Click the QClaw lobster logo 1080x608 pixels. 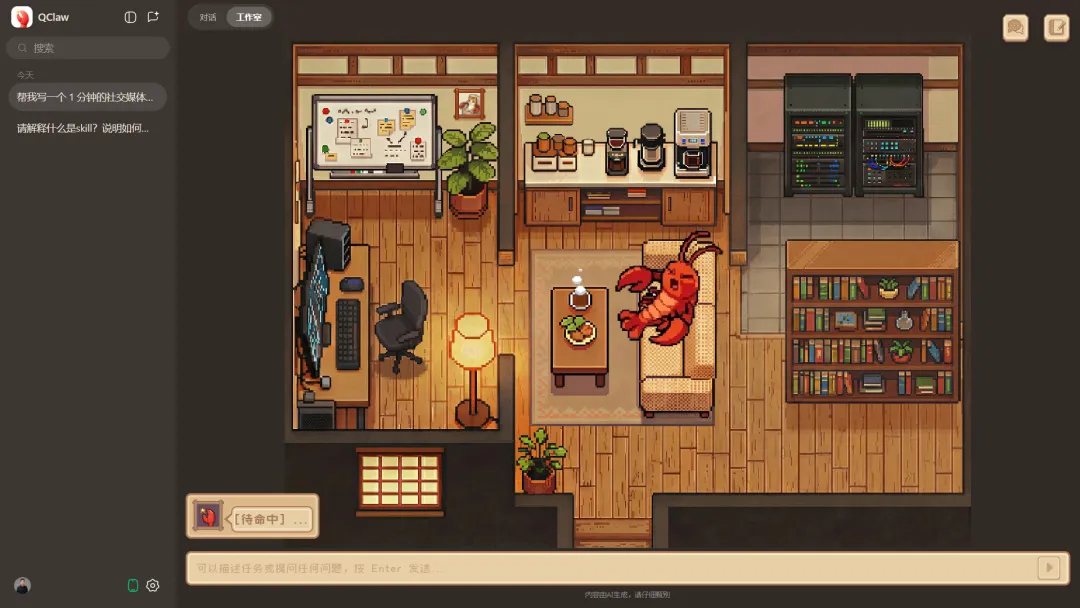21,17
